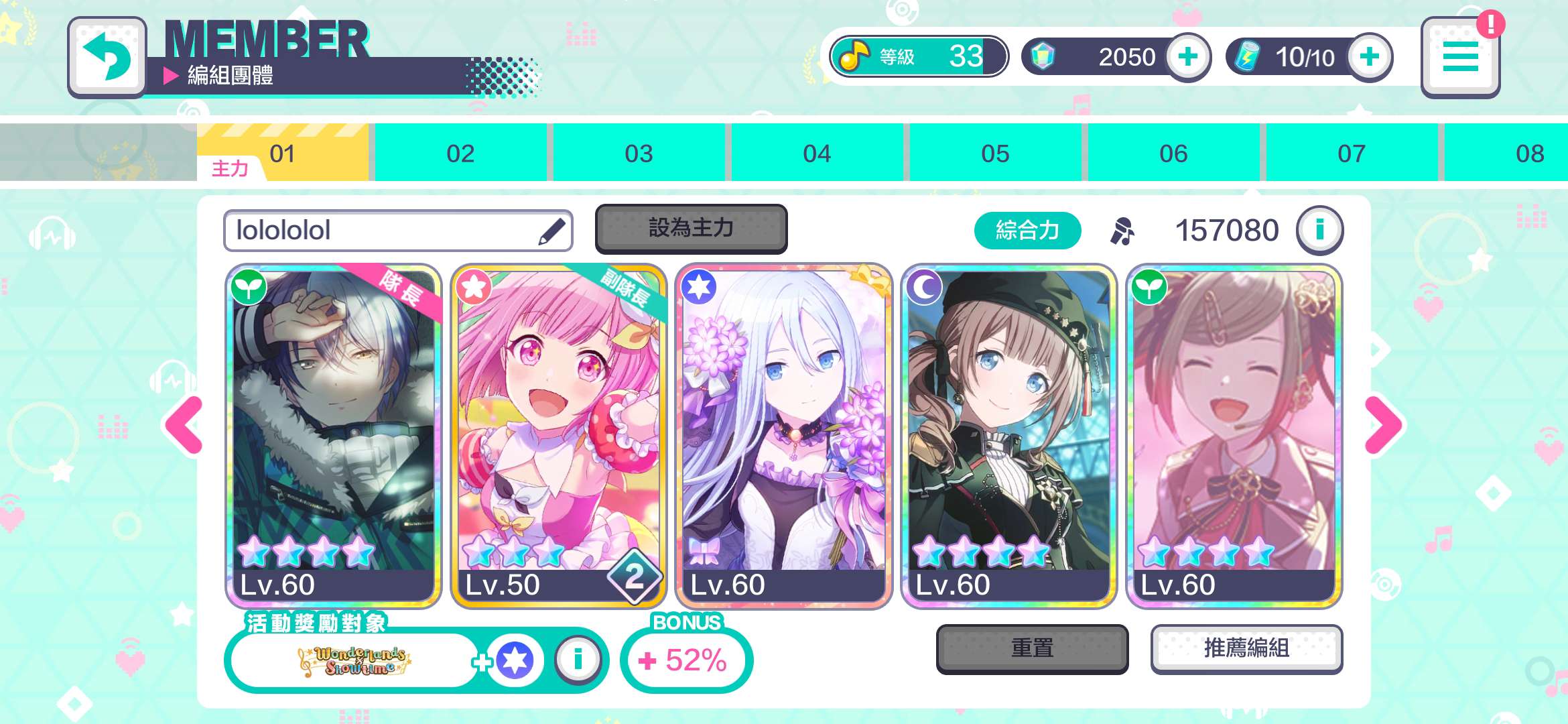
Task: Click the 設為主力 button
Action: pos(691,229)
